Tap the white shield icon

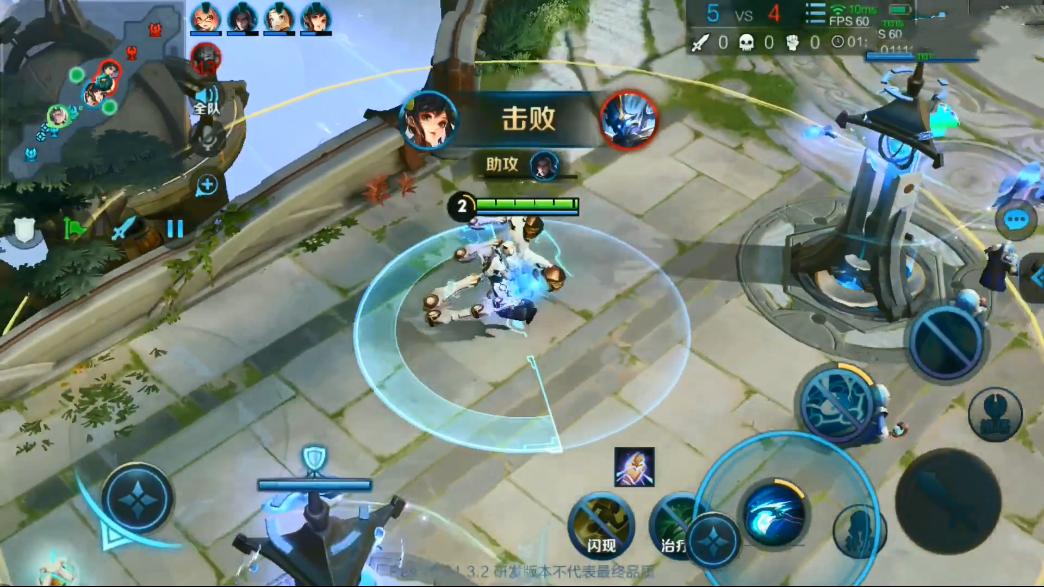[x=27, y=229]
